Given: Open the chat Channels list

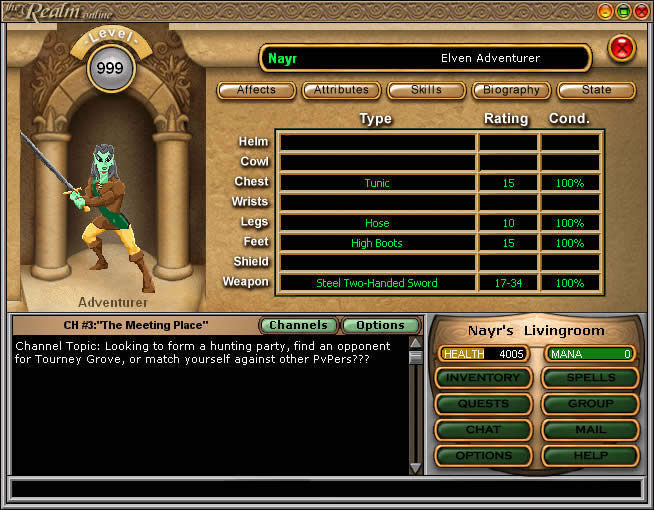Looking at the screenshot, I should pyautogui.click(x=298, y=325).
